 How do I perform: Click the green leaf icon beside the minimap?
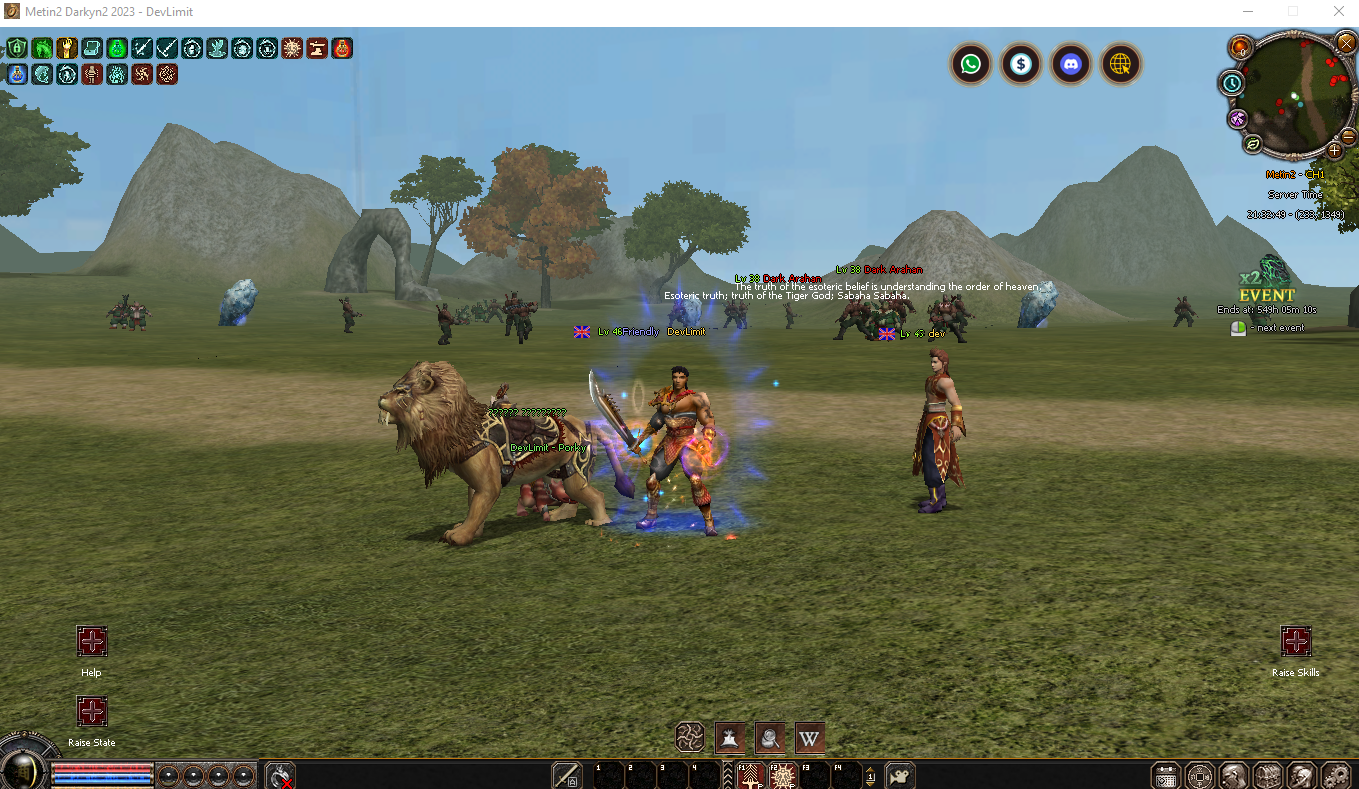1253,144
